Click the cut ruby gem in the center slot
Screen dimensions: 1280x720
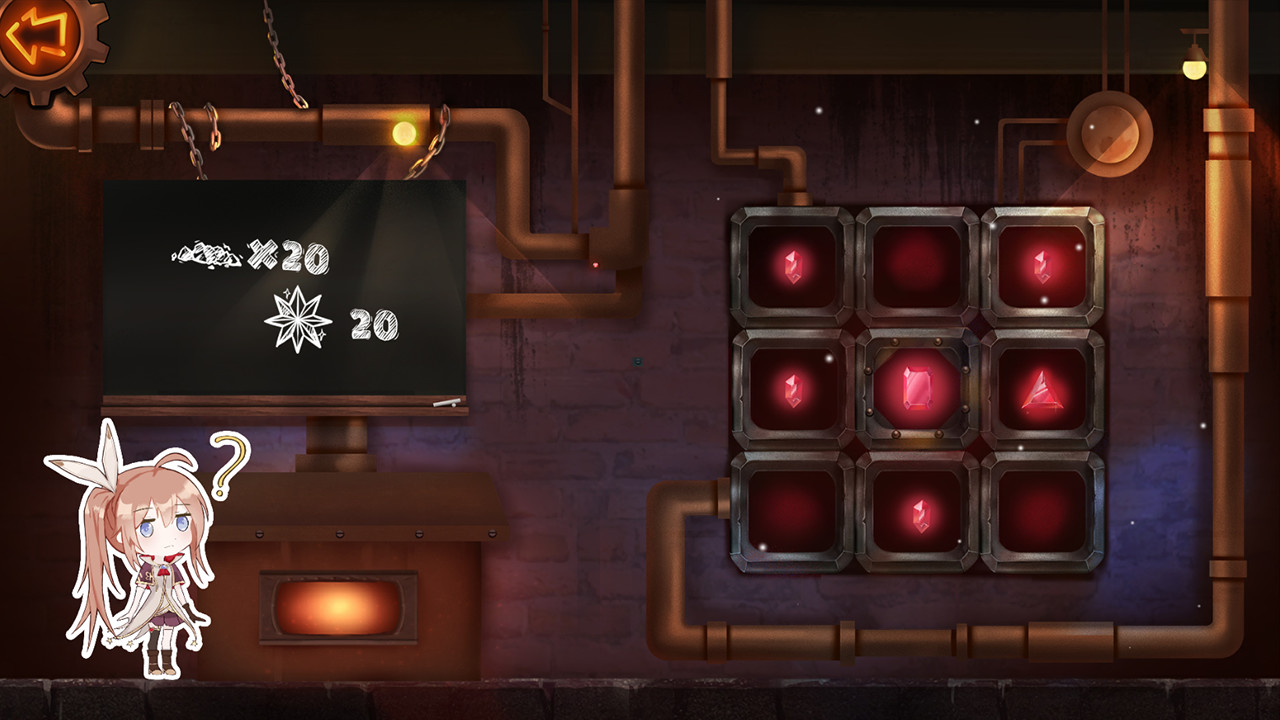pos(918,388)
